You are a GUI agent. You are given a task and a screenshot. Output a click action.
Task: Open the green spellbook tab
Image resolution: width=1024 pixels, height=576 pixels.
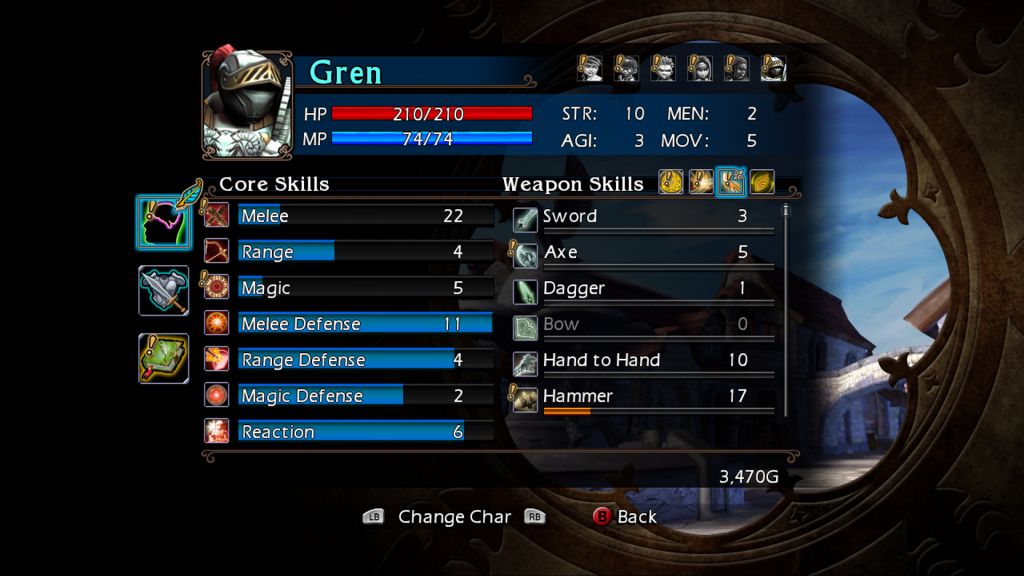coord(163,358)
